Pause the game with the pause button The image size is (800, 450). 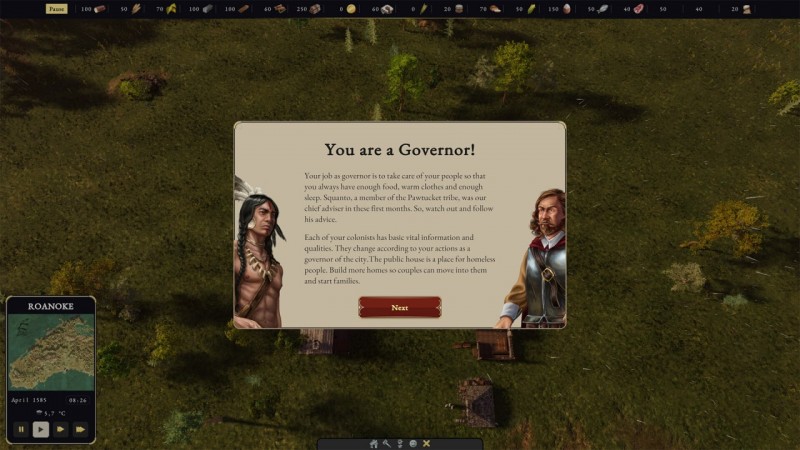(x=20, y=429)
